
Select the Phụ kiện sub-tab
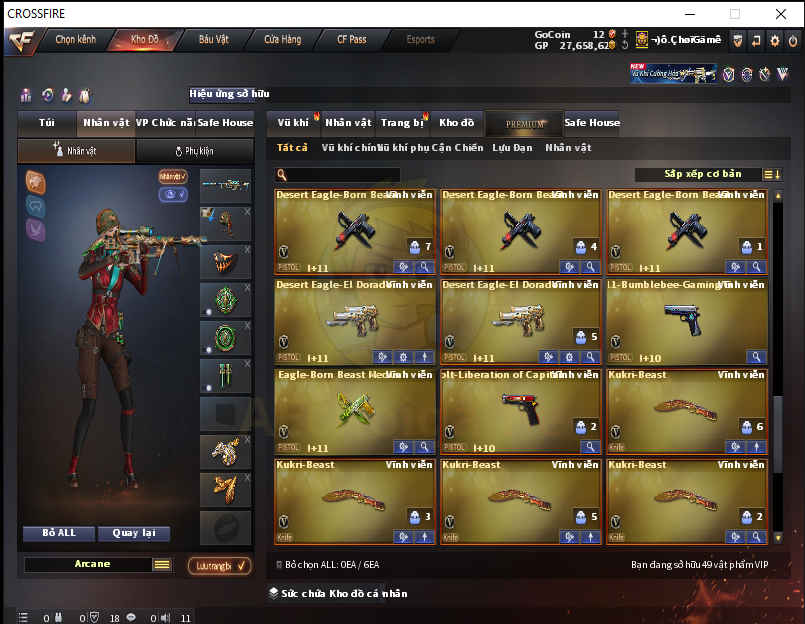click(195, 151)
